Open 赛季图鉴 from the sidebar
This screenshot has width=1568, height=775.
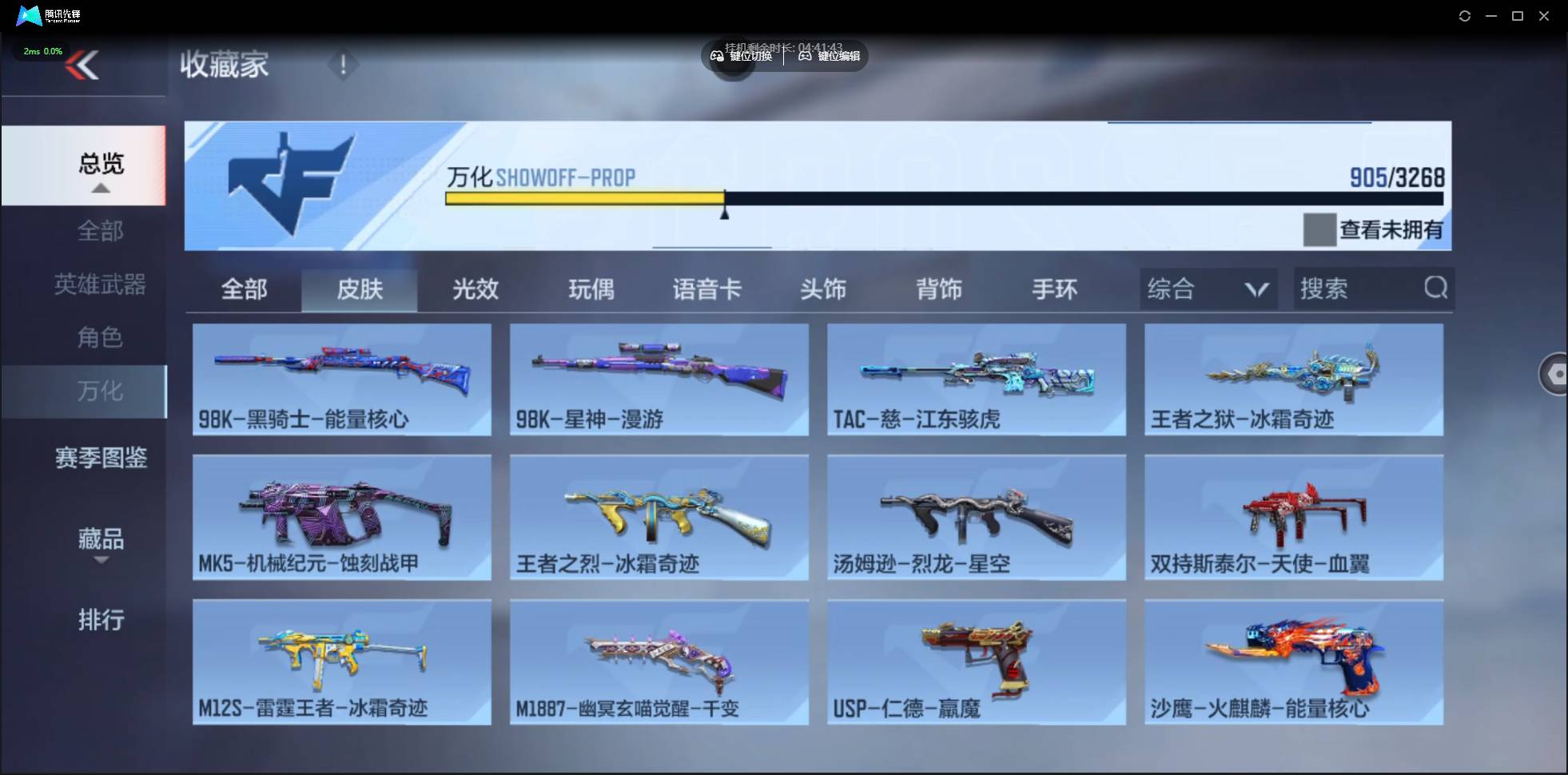tap(100, 457)
